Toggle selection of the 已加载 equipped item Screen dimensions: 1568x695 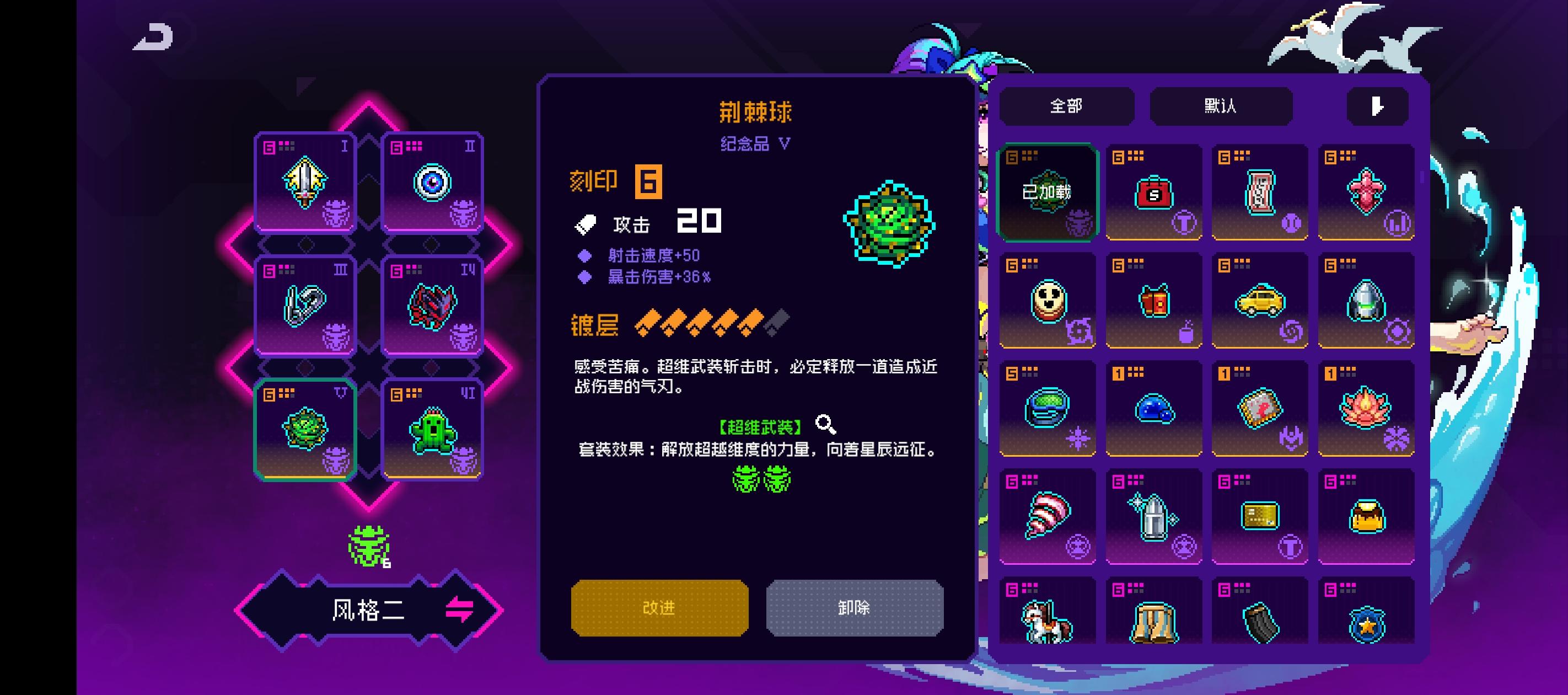(1046, 191)
